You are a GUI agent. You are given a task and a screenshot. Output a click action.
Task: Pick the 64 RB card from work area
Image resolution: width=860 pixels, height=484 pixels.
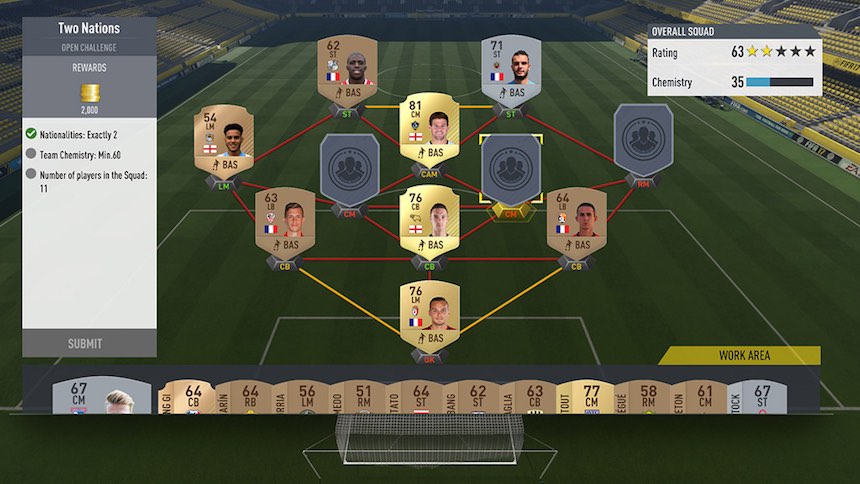tap(251, 397)
